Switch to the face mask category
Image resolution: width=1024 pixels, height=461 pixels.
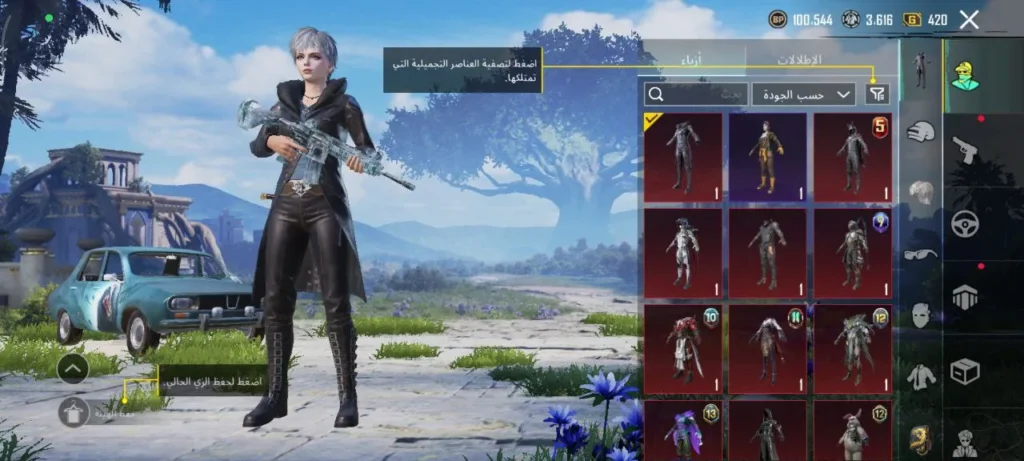[x=920, y=315]
